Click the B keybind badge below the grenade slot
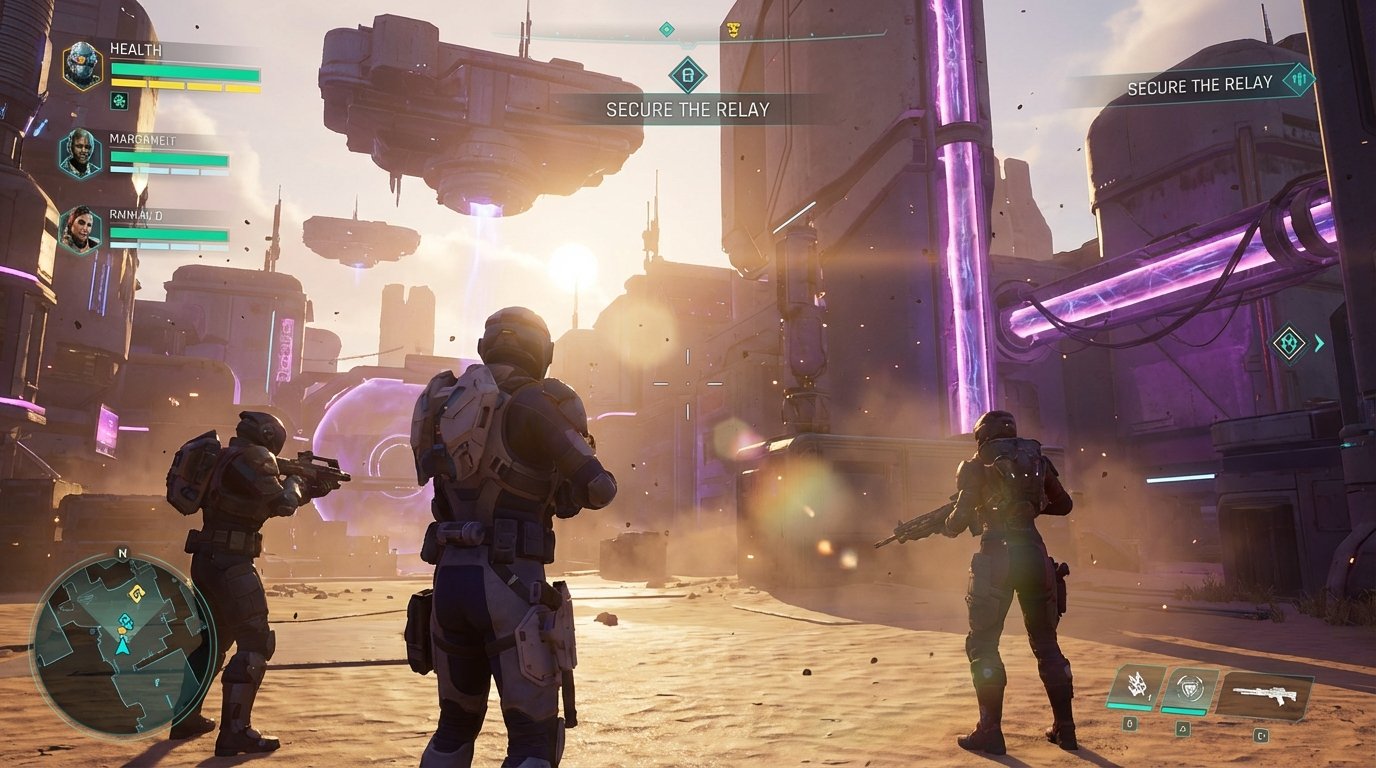The image size is (1376, 768). [x=1131, y=722]
